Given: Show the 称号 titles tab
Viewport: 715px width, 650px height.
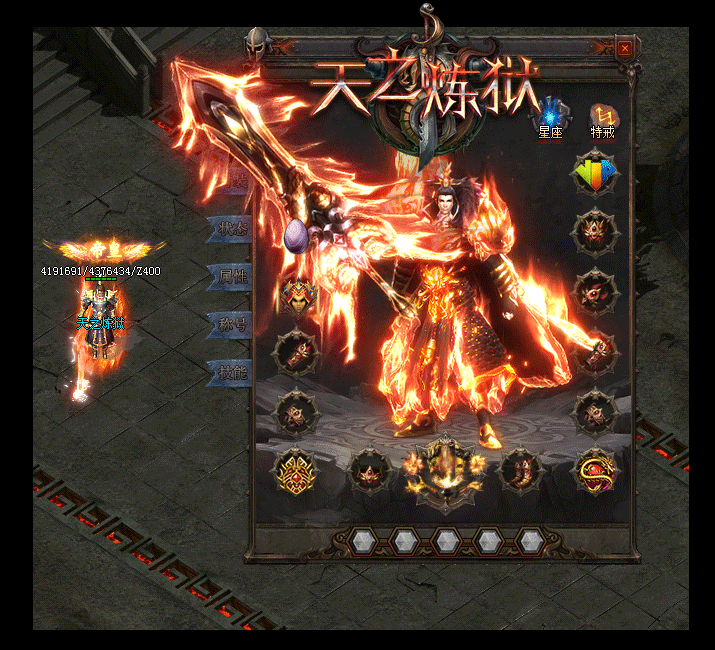Looking at the screenshot, I should point(230,323).
